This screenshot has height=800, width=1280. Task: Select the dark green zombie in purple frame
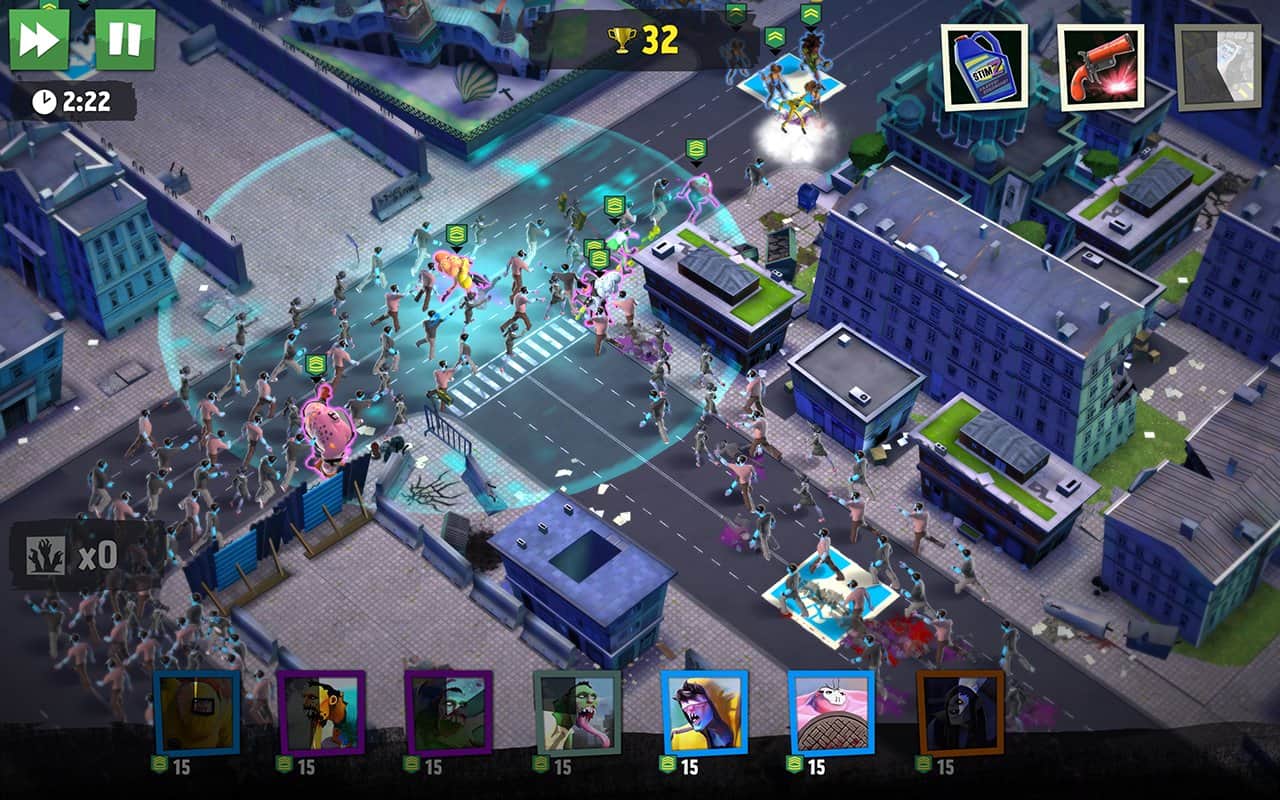coord(448,712)
